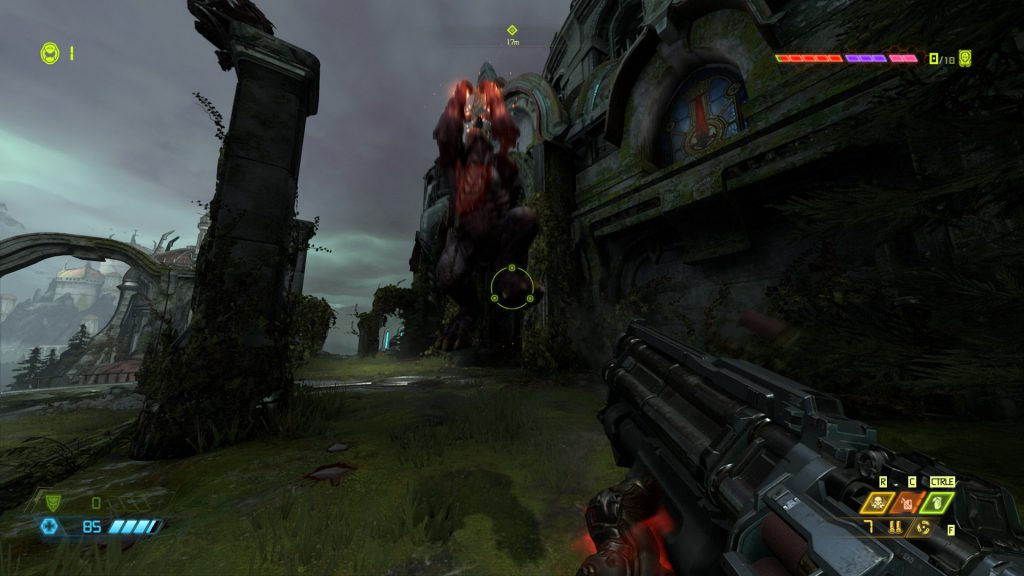1024x576 pixels.
Task: Click the blue health cross icon
Action: [x=48, y=526]
